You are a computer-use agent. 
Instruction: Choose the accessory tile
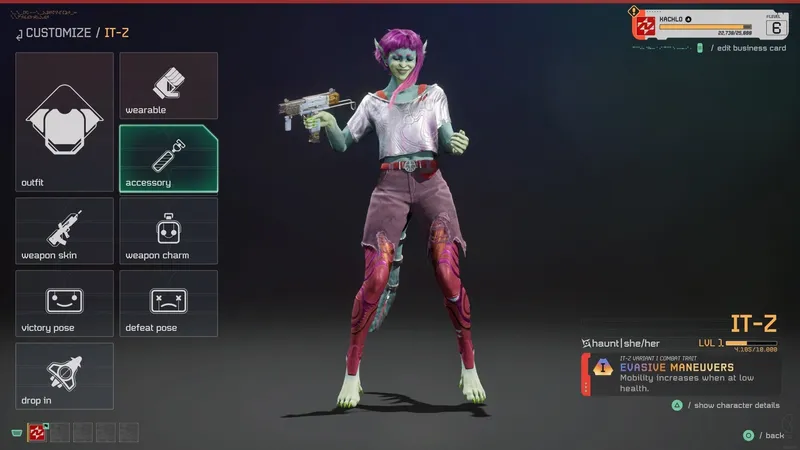tap(168, 158)
